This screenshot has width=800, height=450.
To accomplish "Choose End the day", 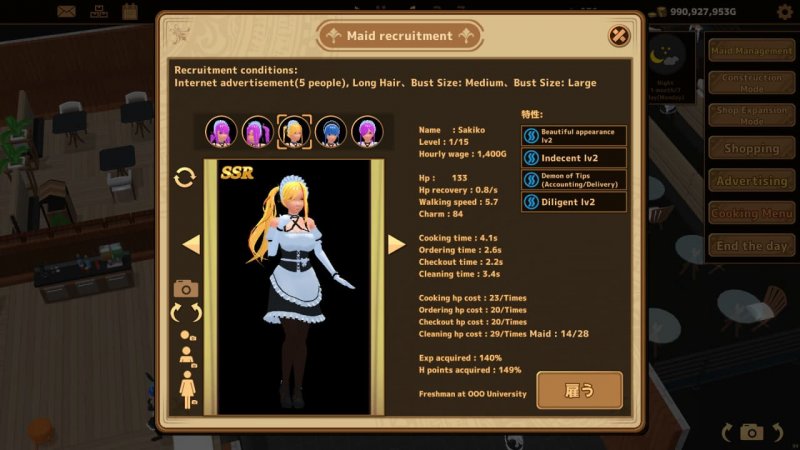I will (x=751, y=246).
